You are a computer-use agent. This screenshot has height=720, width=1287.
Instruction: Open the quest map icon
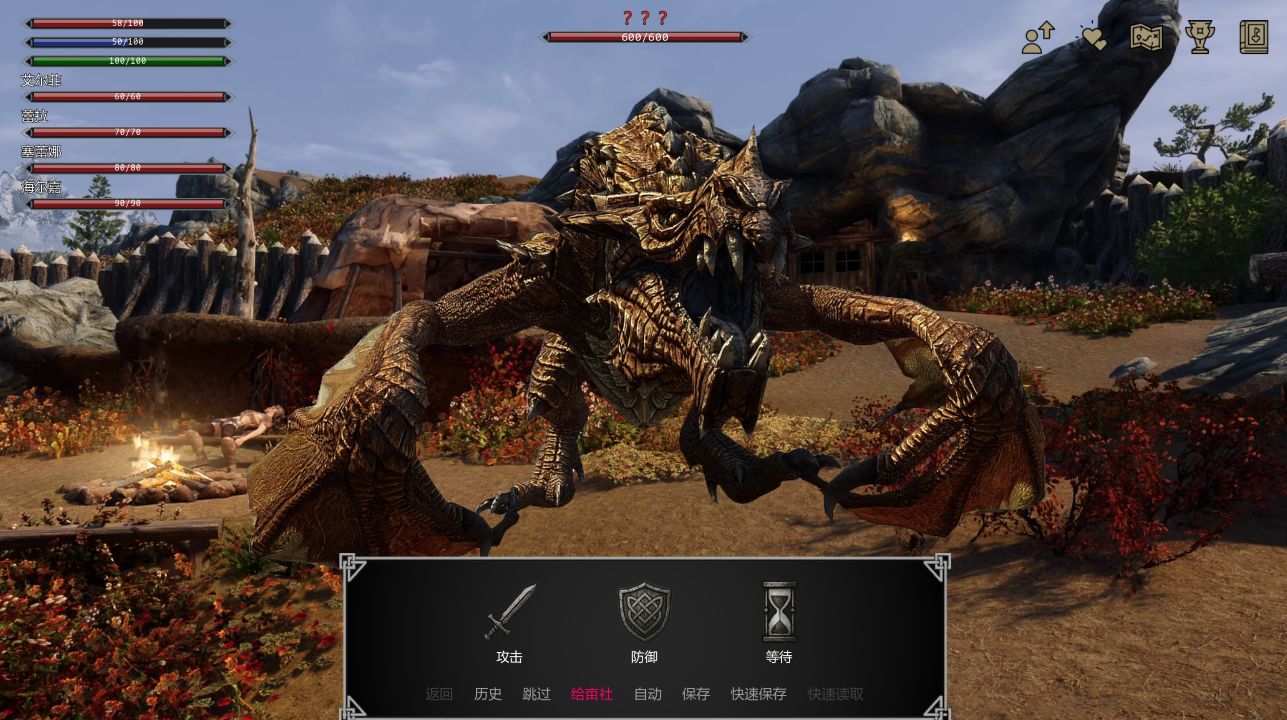(1146, 37)
